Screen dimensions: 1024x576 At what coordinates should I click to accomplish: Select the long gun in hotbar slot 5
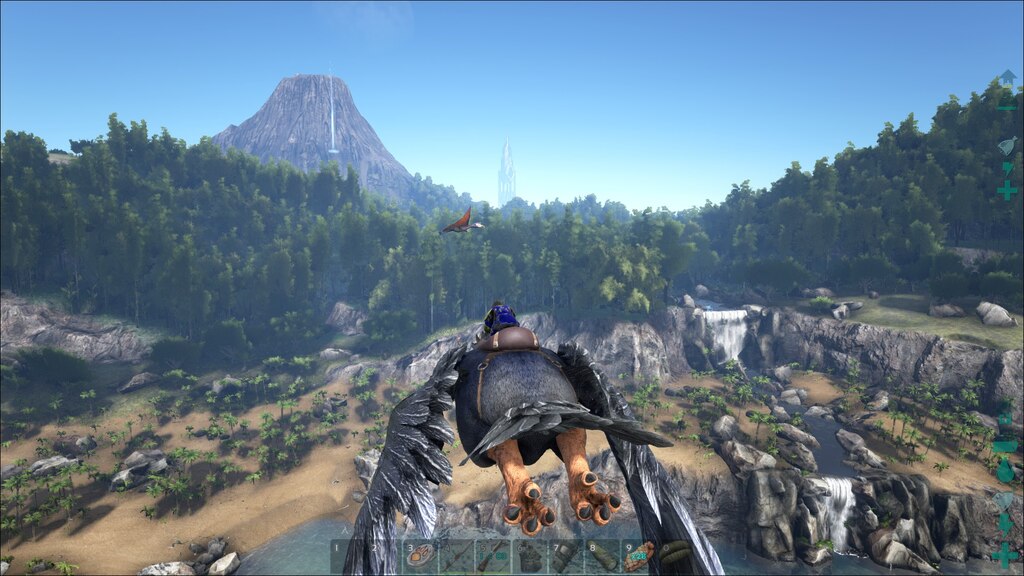pyautogui.click(x=492, y=556)
